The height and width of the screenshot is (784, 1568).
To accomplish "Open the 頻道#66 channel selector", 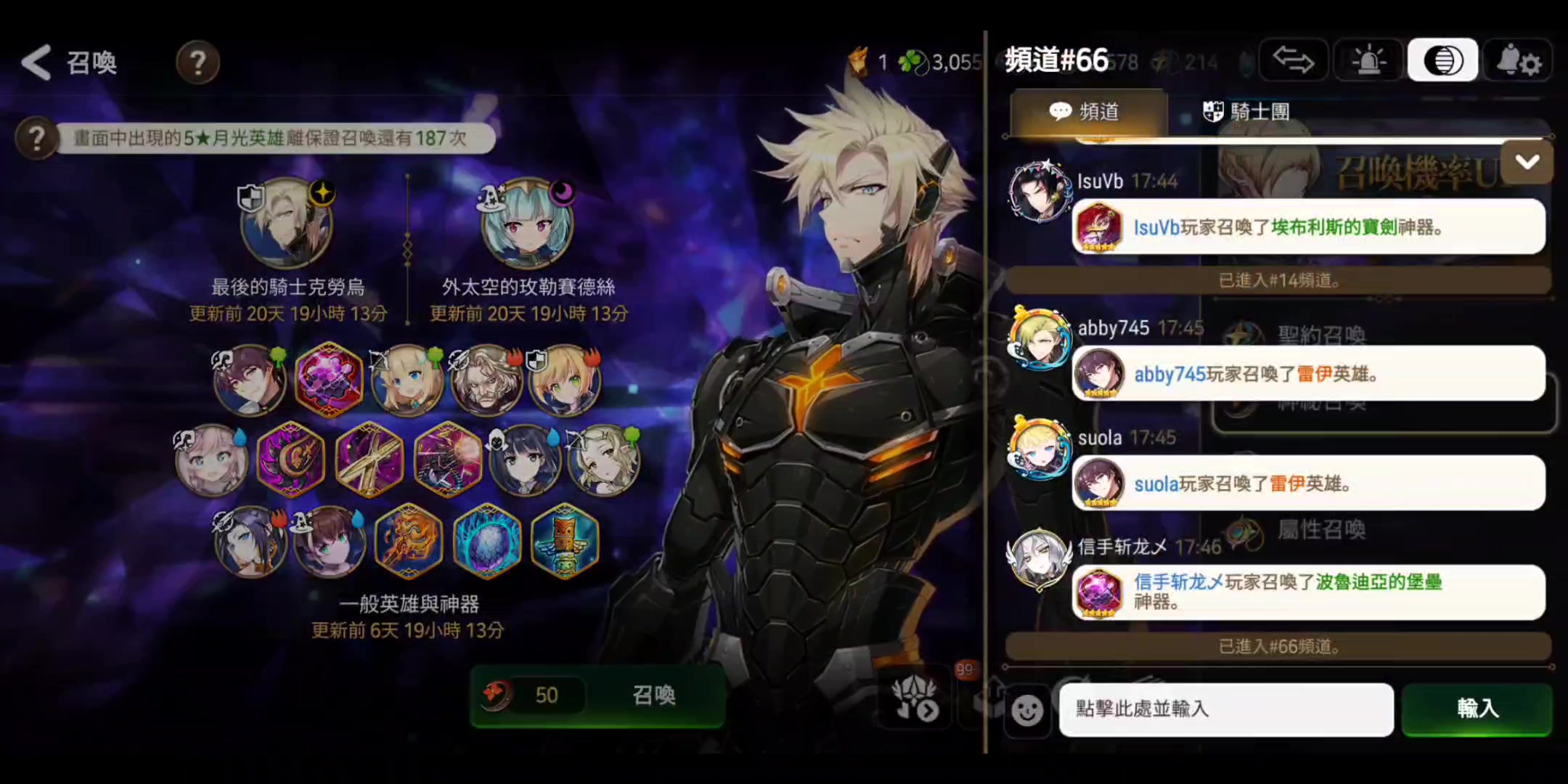I will (x=1056, y=60).
